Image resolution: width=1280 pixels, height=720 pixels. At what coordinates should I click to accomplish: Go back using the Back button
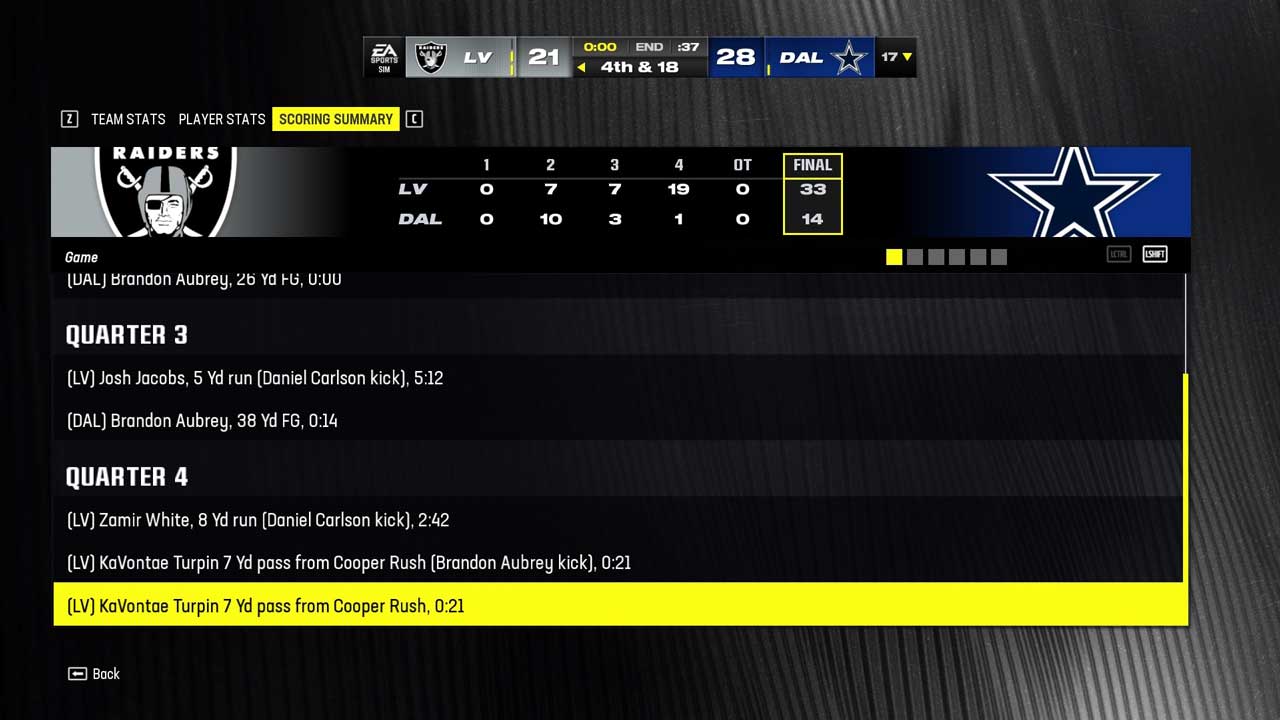click(94, 674)
